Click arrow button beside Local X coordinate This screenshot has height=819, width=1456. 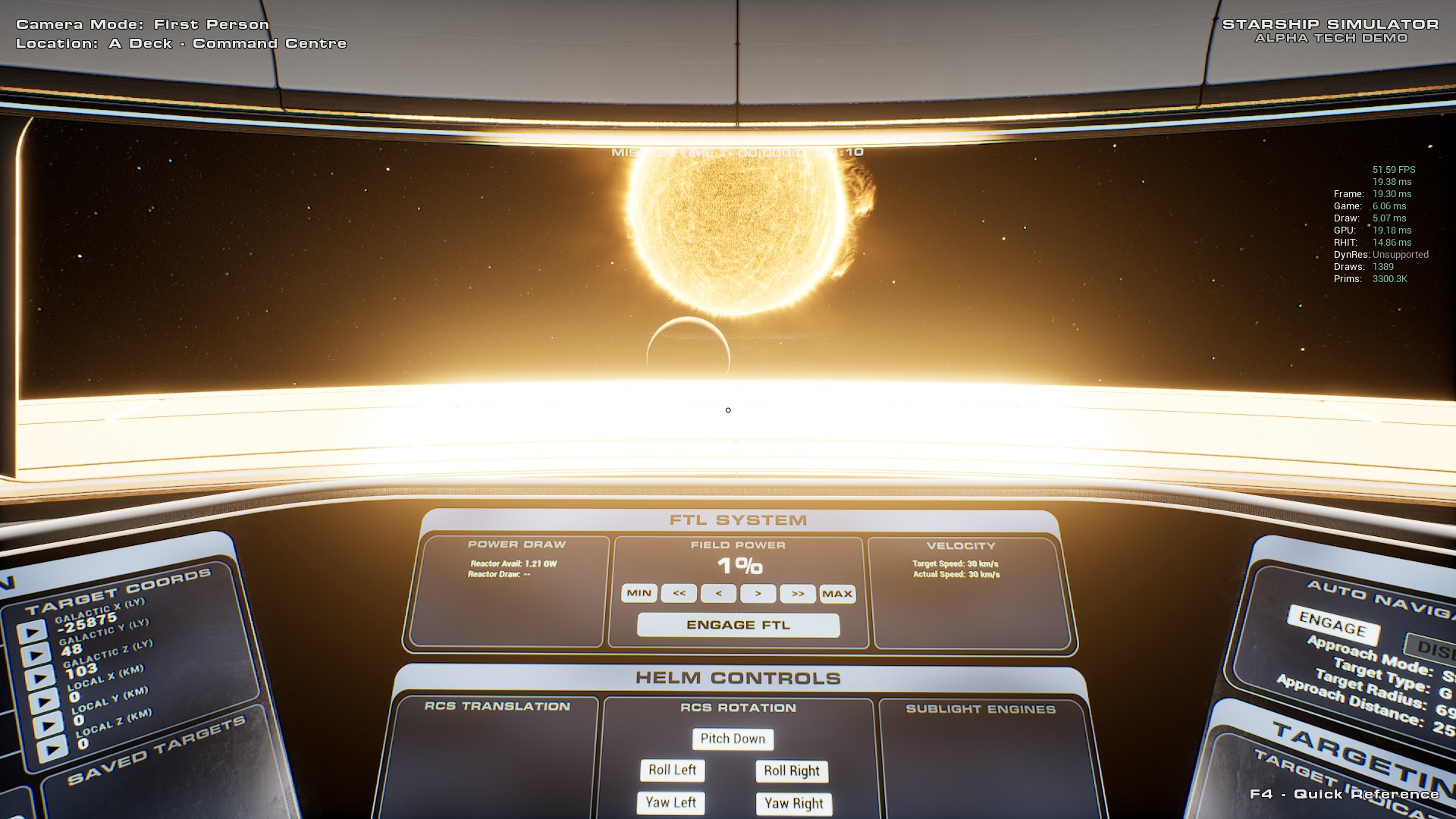[x=43, y=701]
